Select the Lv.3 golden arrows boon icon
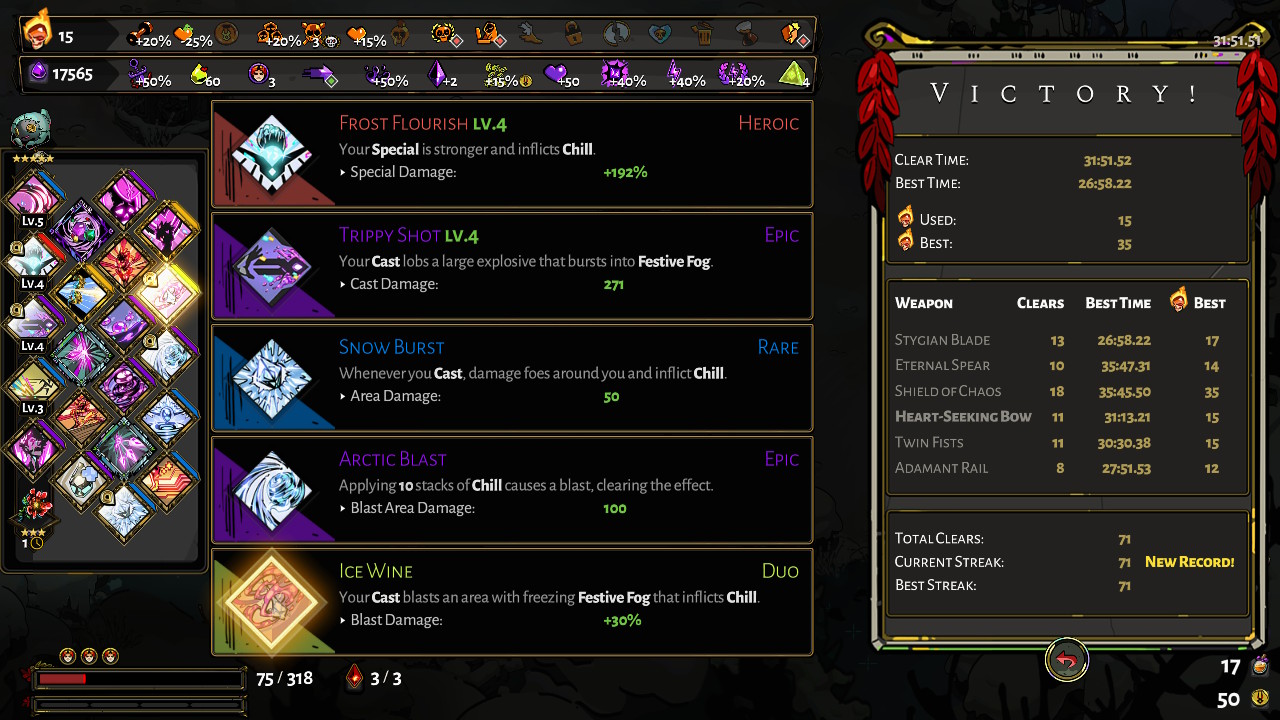Screen dimensions: 1280x720 pyautogui.click(x=34, y=382)
